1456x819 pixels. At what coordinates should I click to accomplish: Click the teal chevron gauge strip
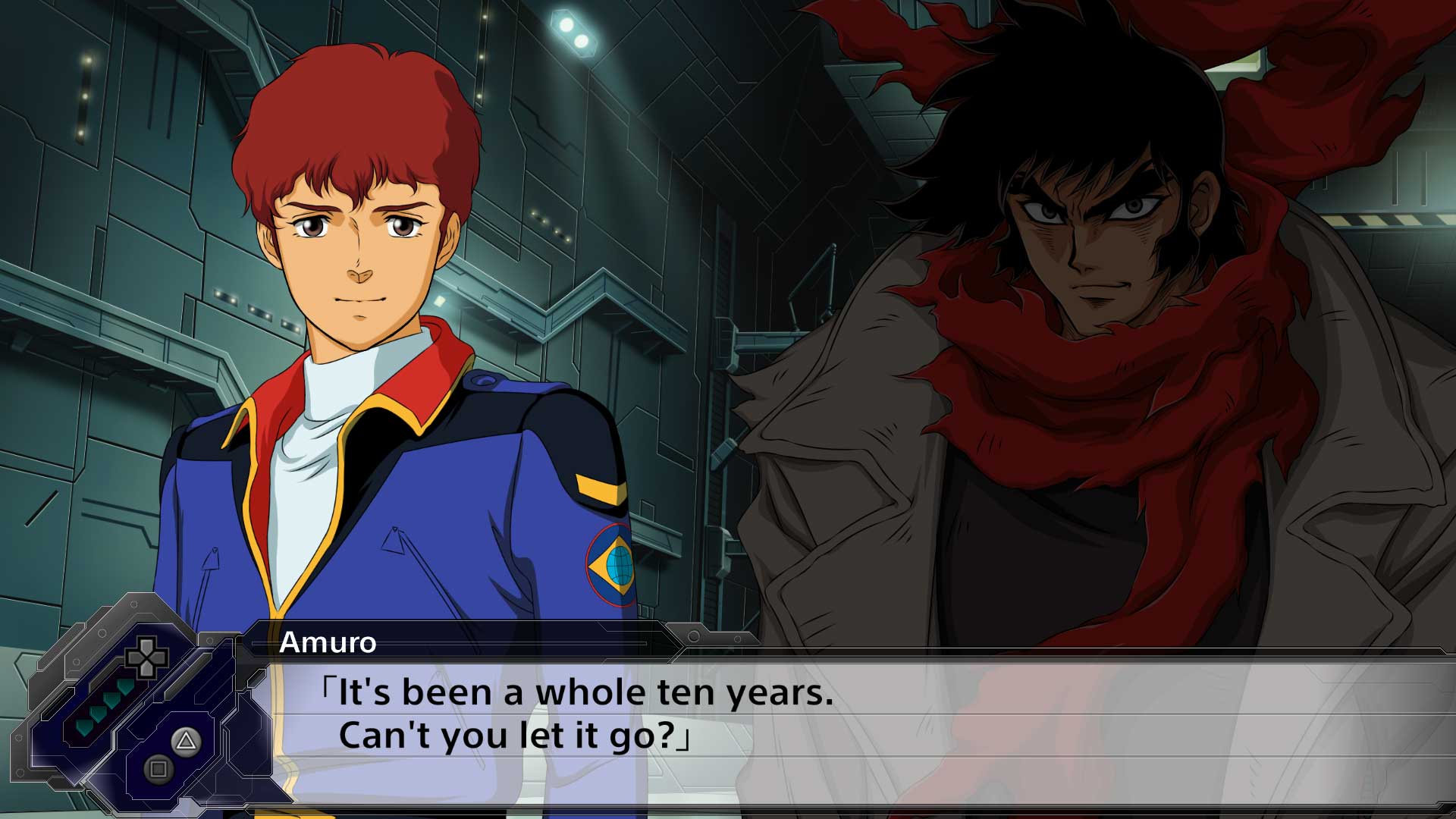point(106,705)
